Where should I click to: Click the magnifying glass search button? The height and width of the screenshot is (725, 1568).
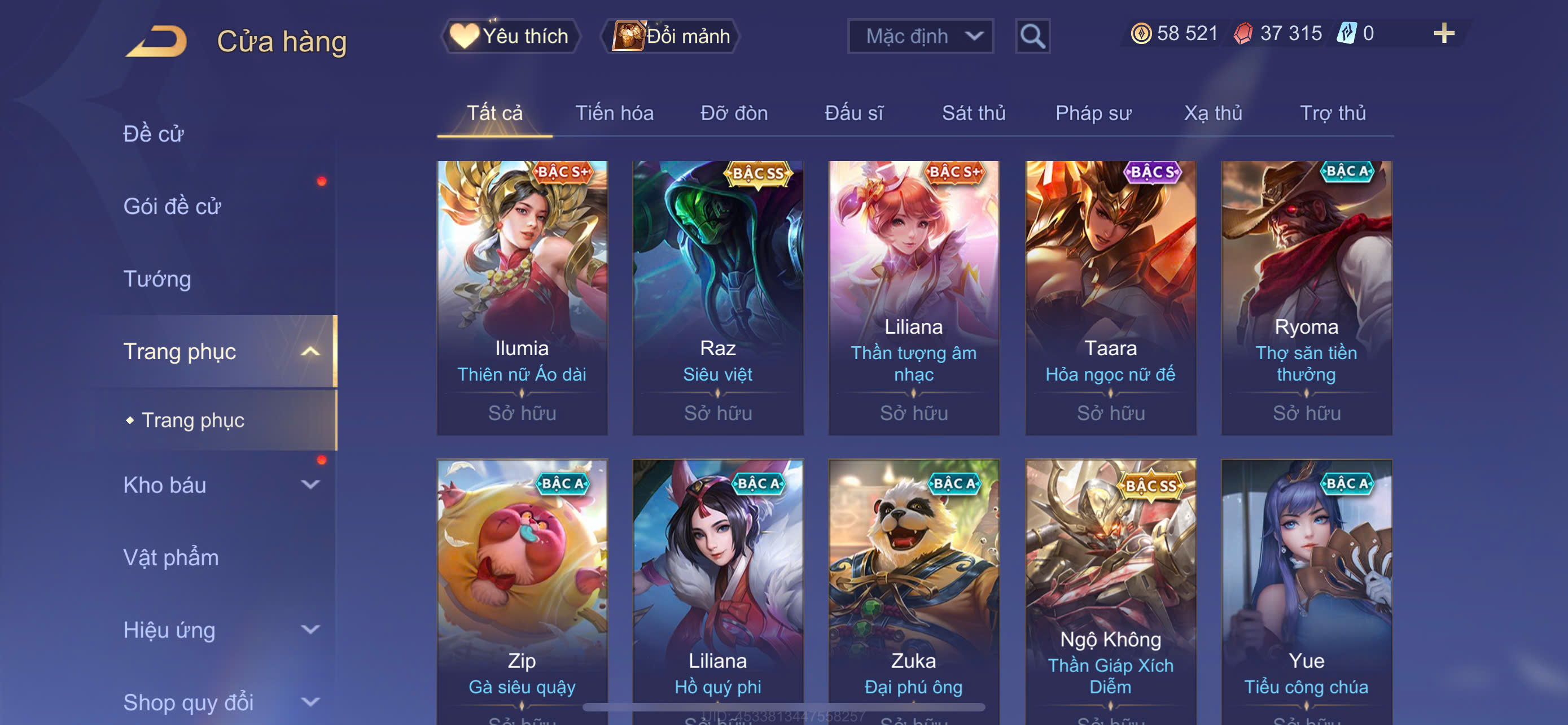pyautogui.click(x=1032, y=37)
